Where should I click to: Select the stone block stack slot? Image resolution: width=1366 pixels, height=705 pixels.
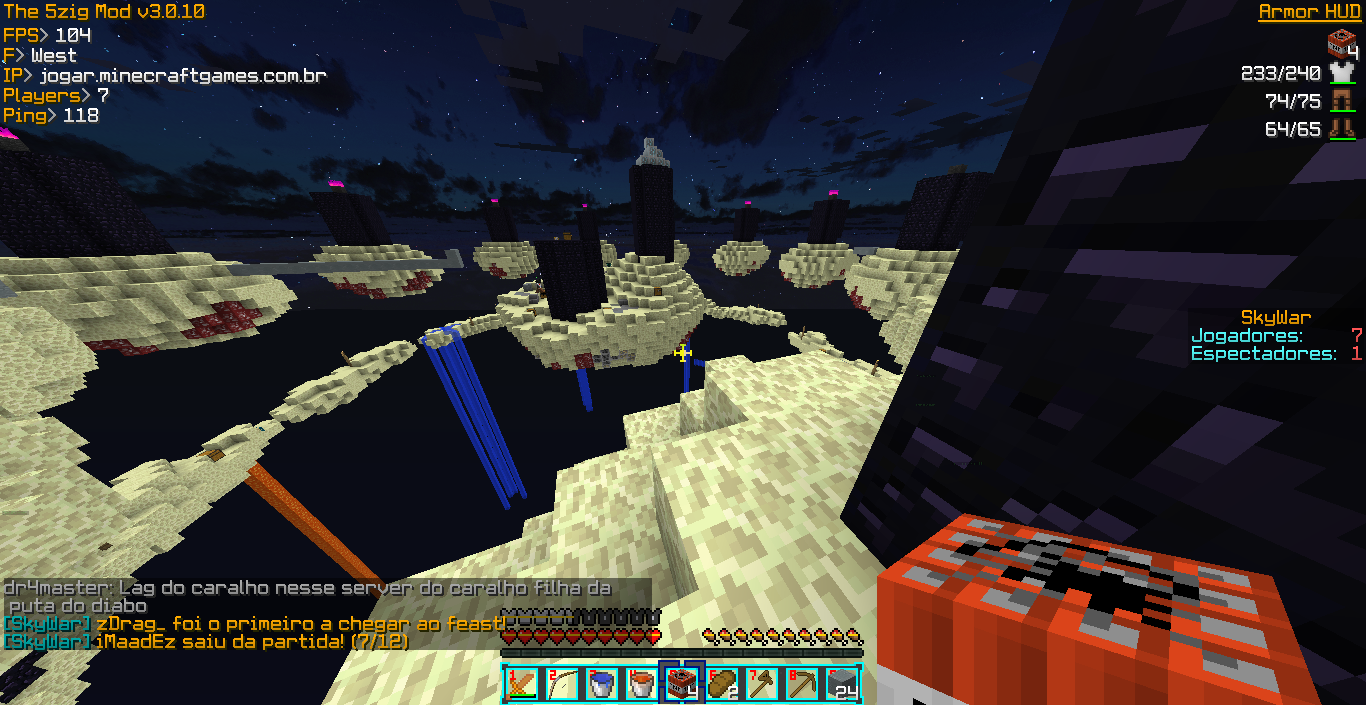[842, 684]
